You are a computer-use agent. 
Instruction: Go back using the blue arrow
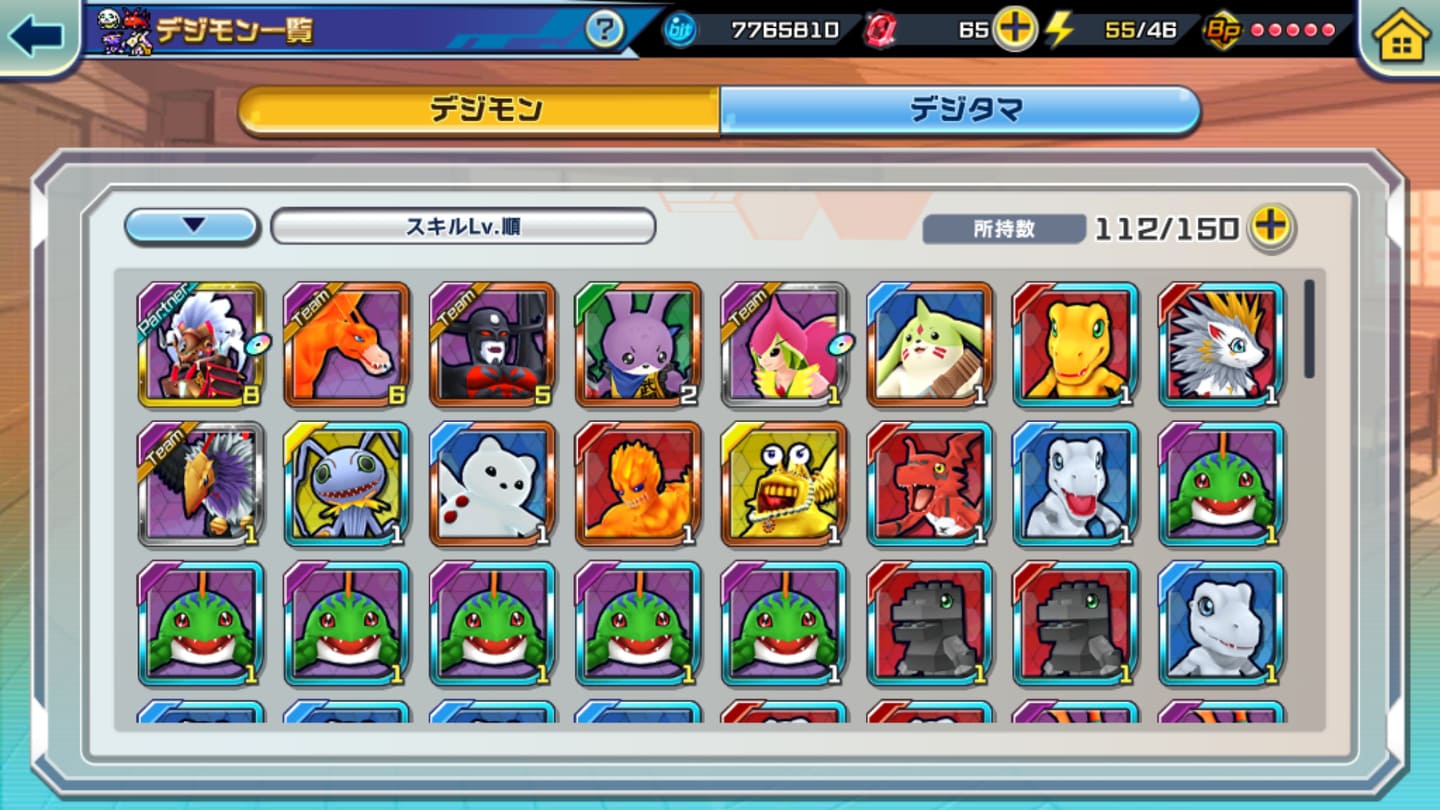tap(36, 36)
